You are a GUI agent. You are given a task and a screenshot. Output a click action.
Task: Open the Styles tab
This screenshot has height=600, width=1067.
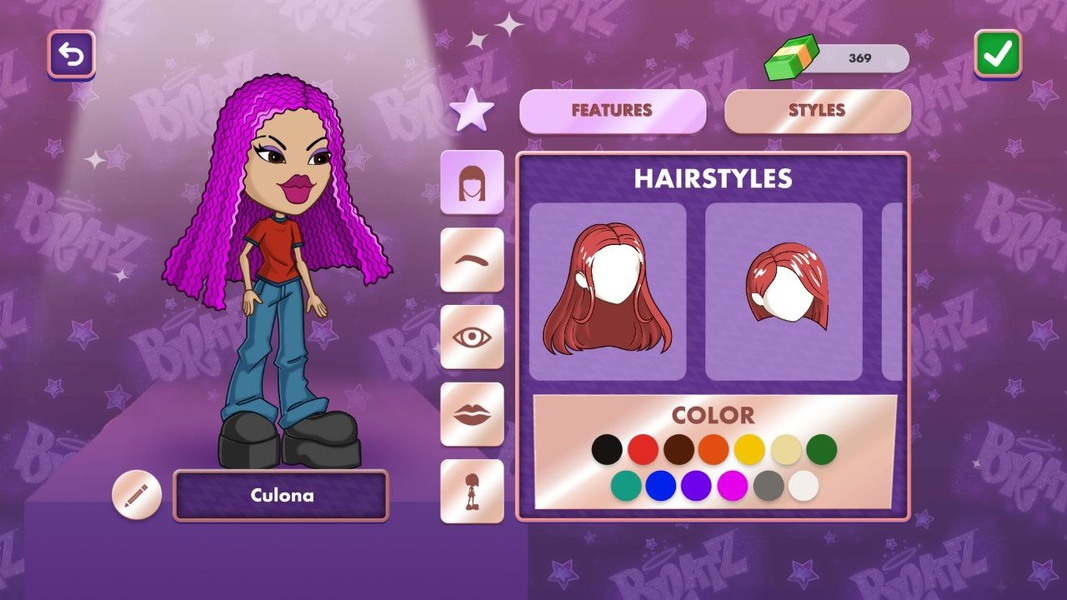coord(817,111)
